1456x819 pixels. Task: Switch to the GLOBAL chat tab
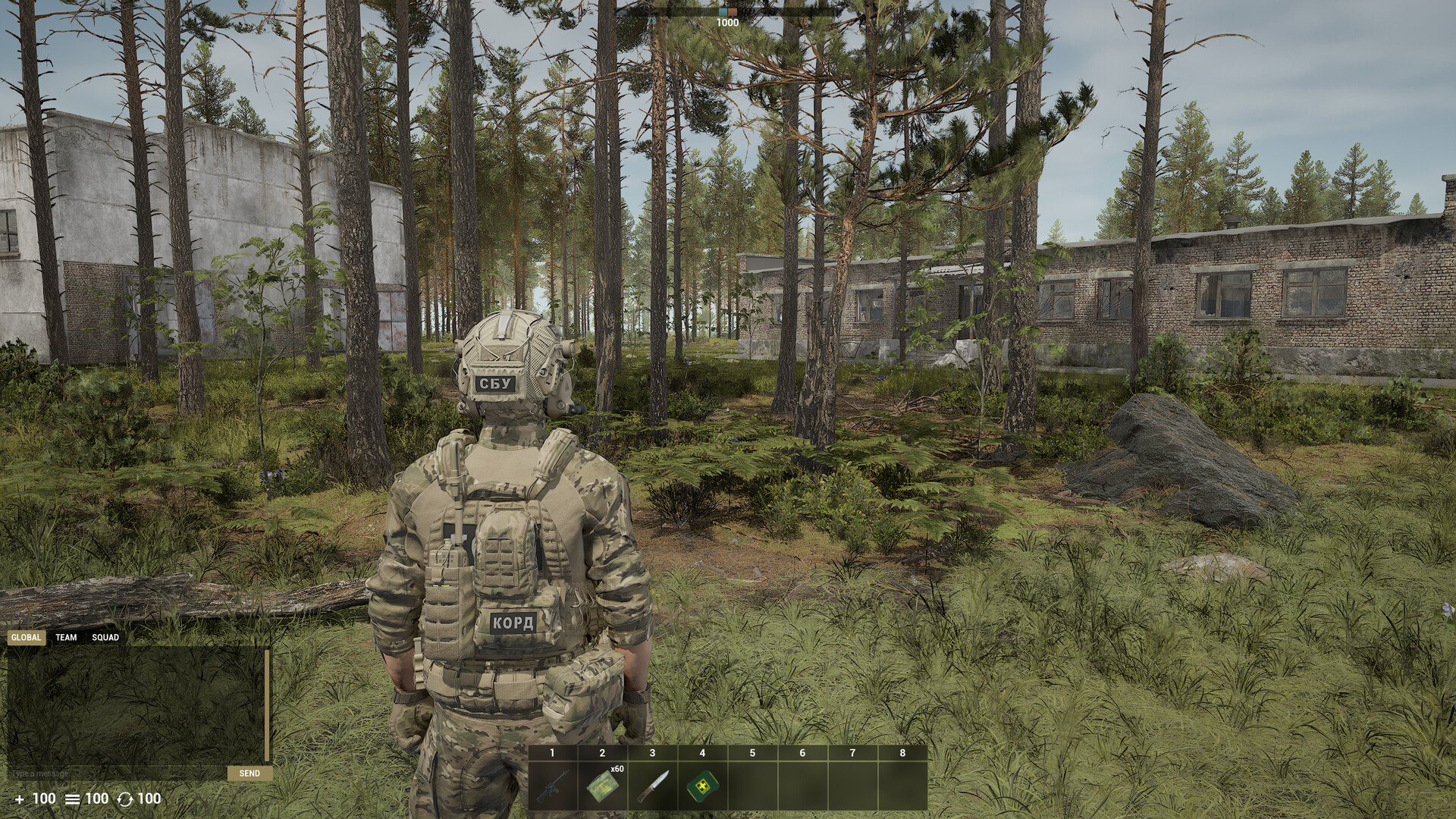26,638
